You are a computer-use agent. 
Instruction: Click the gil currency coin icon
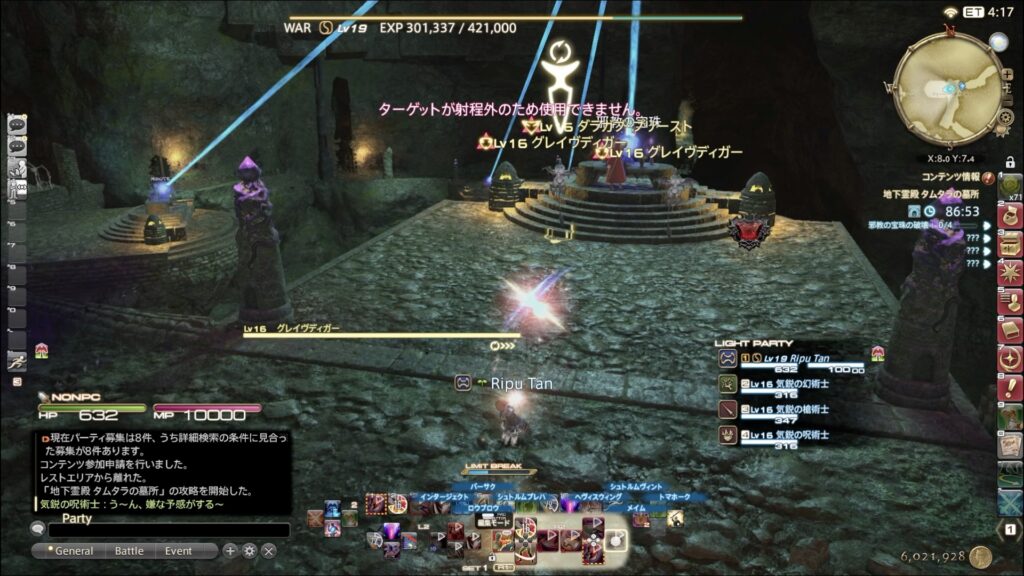979,557
